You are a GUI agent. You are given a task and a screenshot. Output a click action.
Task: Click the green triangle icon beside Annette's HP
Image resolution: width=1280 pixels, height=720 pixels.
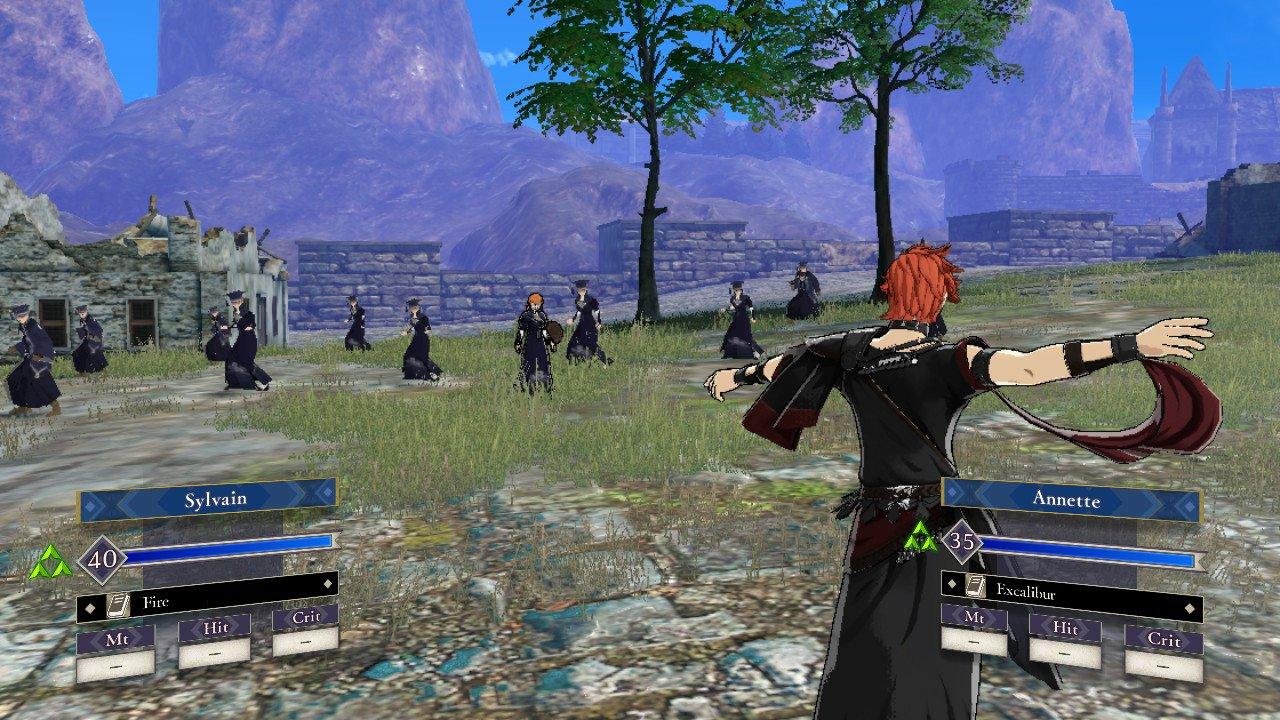(920, 541)
